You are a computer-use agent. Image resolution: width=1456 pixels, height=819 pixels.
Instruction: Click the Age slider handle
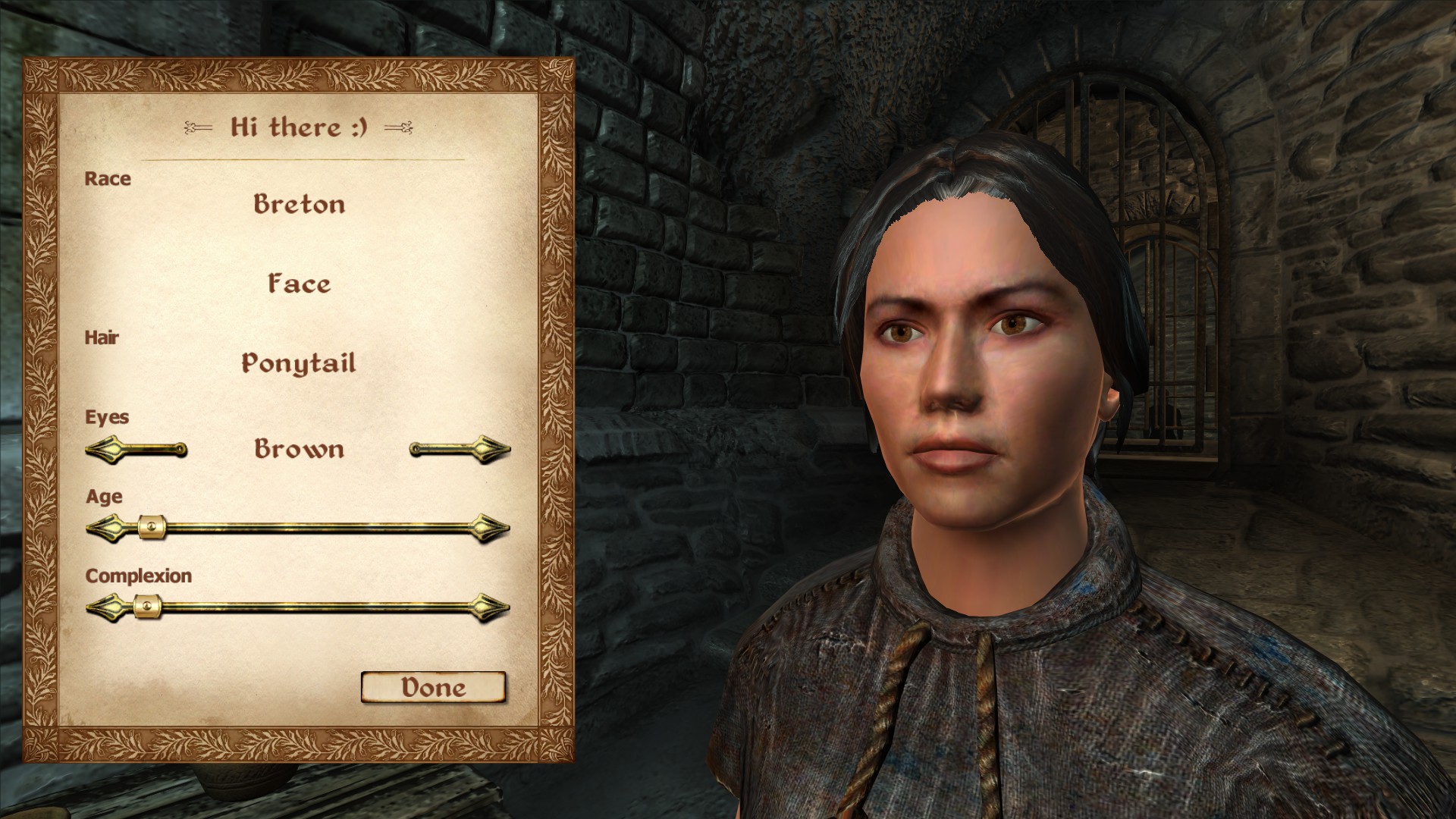[x=152, y=528]
